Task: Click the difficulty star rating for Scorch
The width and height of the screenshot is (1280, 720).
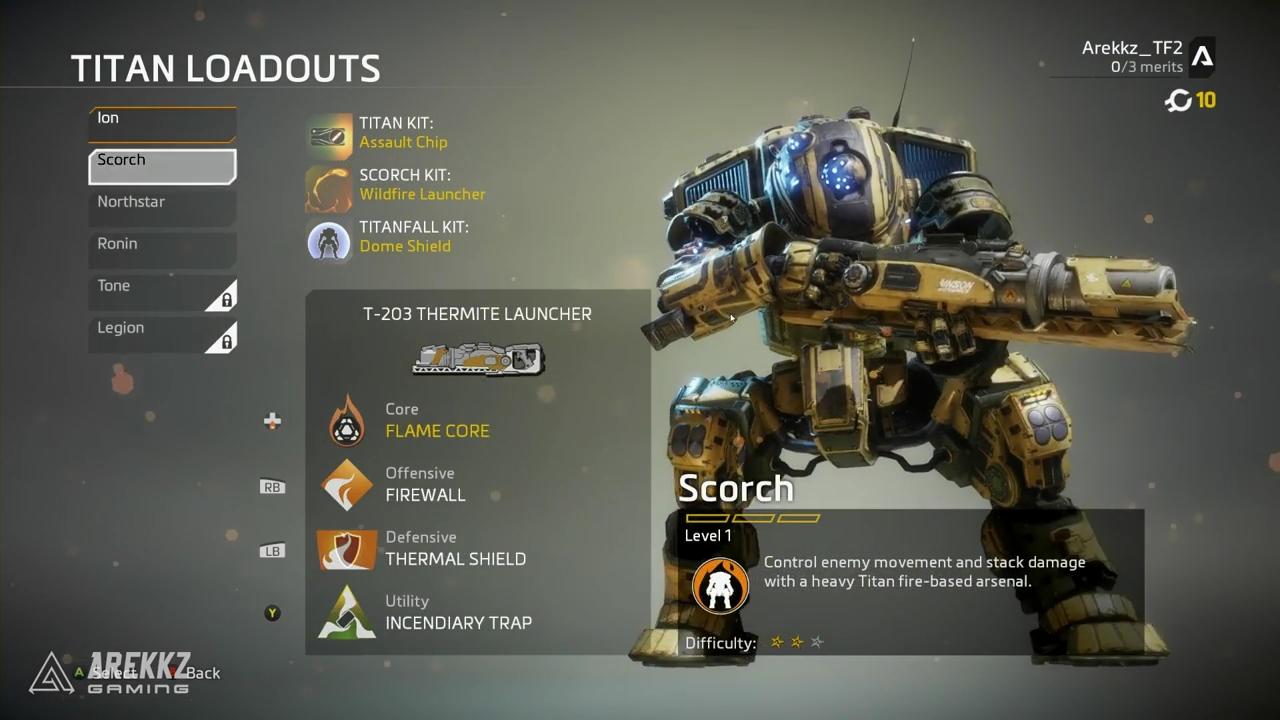Action: click(796, 642)
